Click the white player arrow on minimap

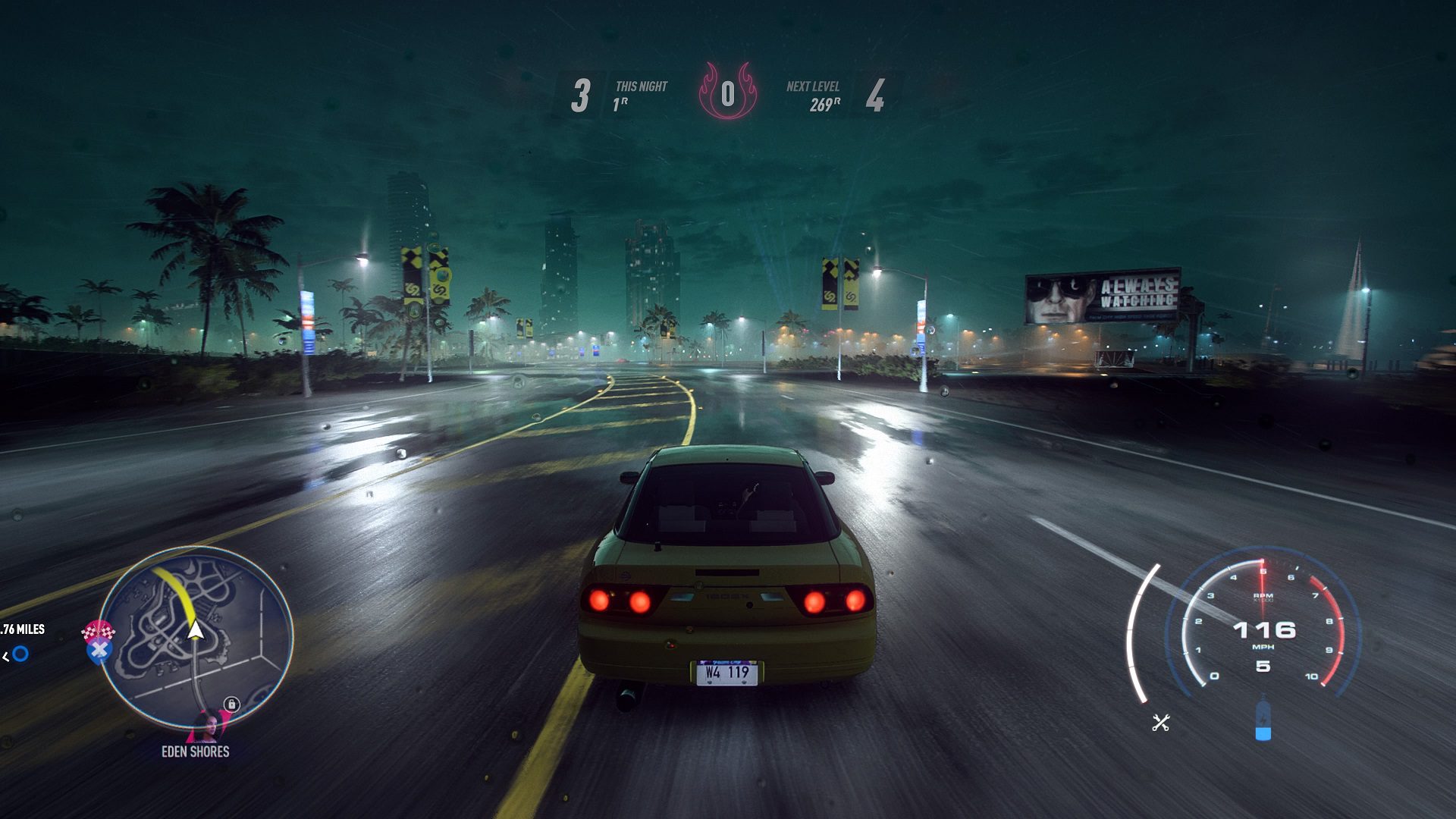pos(196,629)
